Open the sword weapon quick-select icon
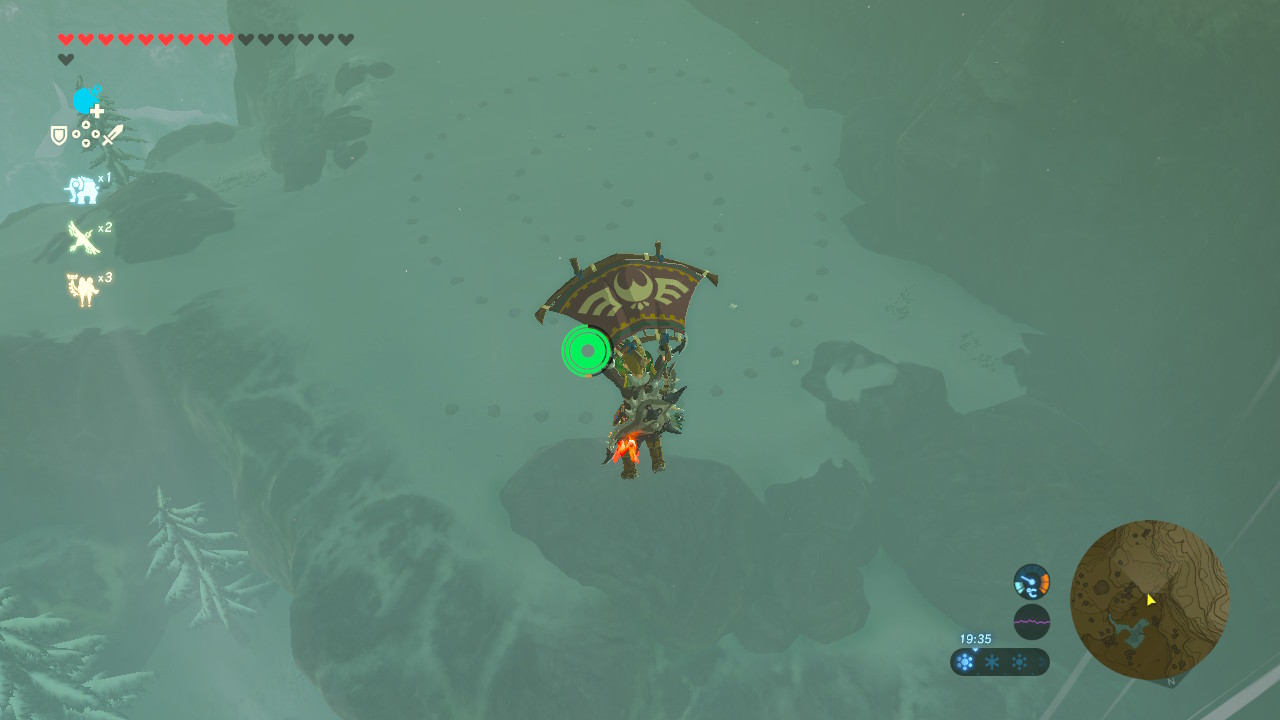Viewport: 1280px width, 720px height. pyautogui.click(x=113, y=135)
